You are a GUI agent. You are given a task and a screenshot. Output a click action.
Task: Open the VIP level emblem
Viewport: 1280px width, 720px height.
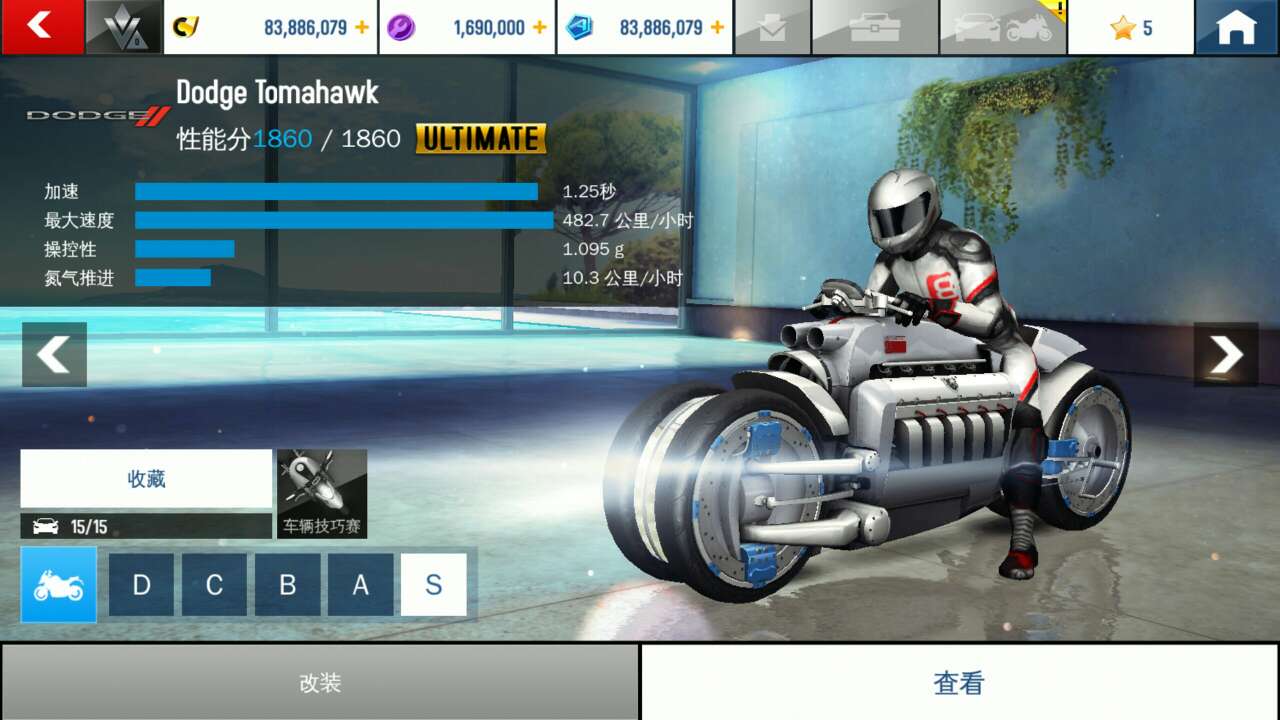click(x=124, y=27)
